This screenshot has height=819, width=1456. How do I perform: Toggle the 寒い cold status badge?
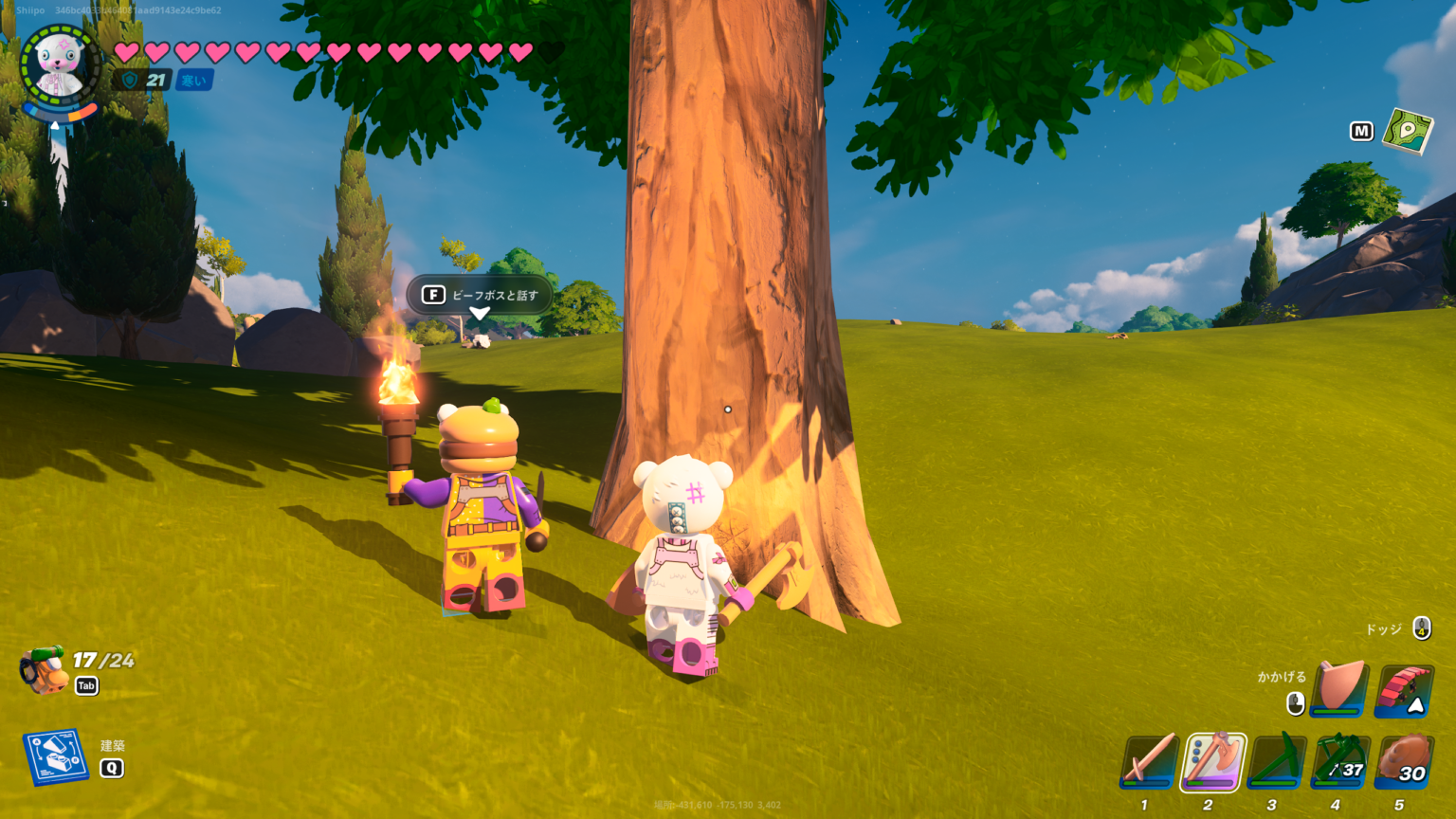point(193,80)
